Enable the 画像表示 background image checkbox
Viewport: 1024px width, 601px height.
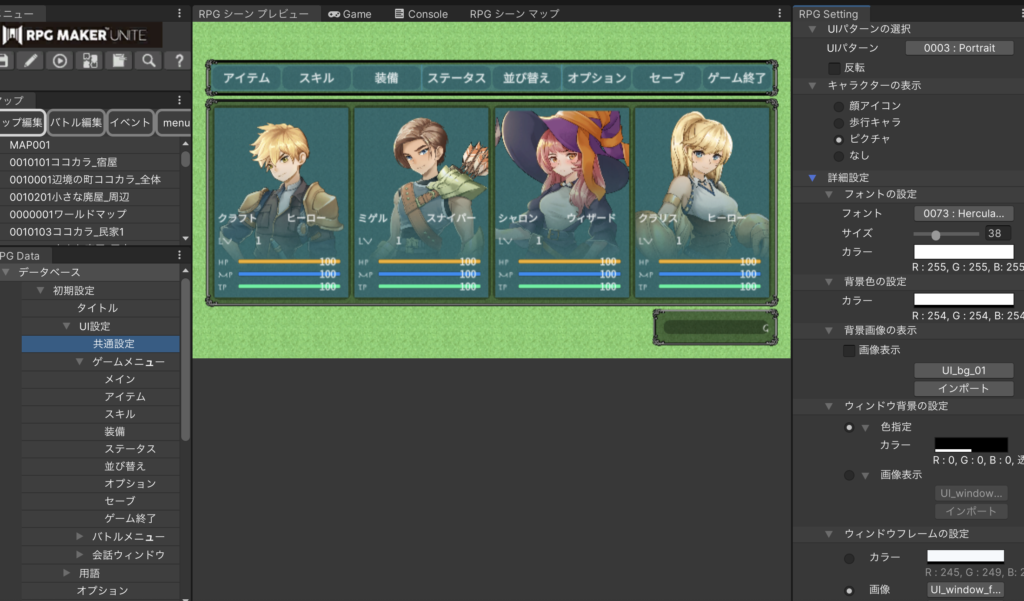tap(849, 351)
